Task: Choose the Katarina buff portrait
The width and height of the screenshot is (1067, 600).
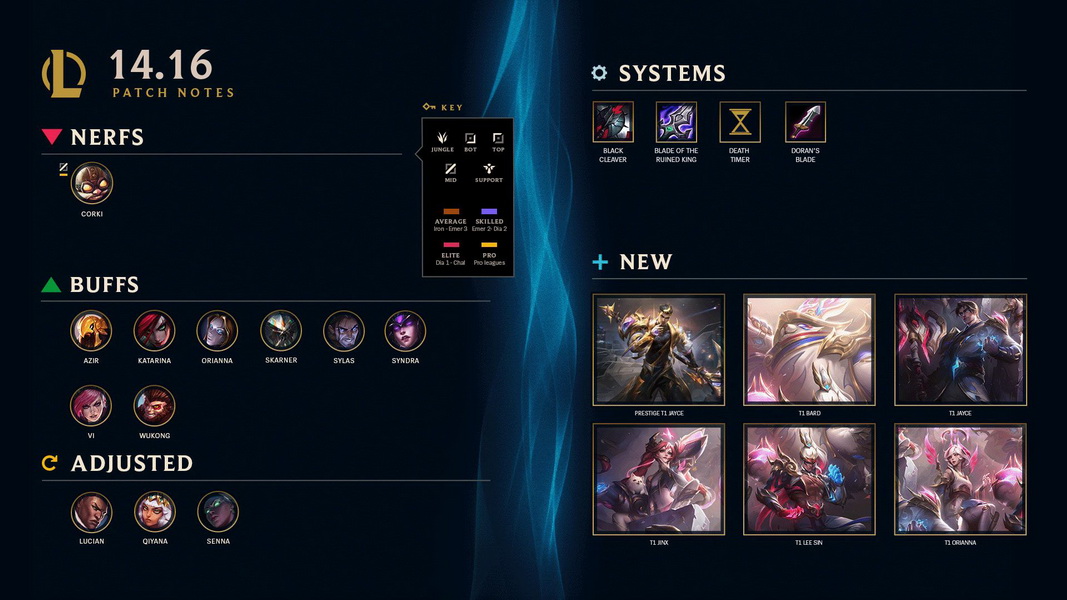Action: pos(154,331)
